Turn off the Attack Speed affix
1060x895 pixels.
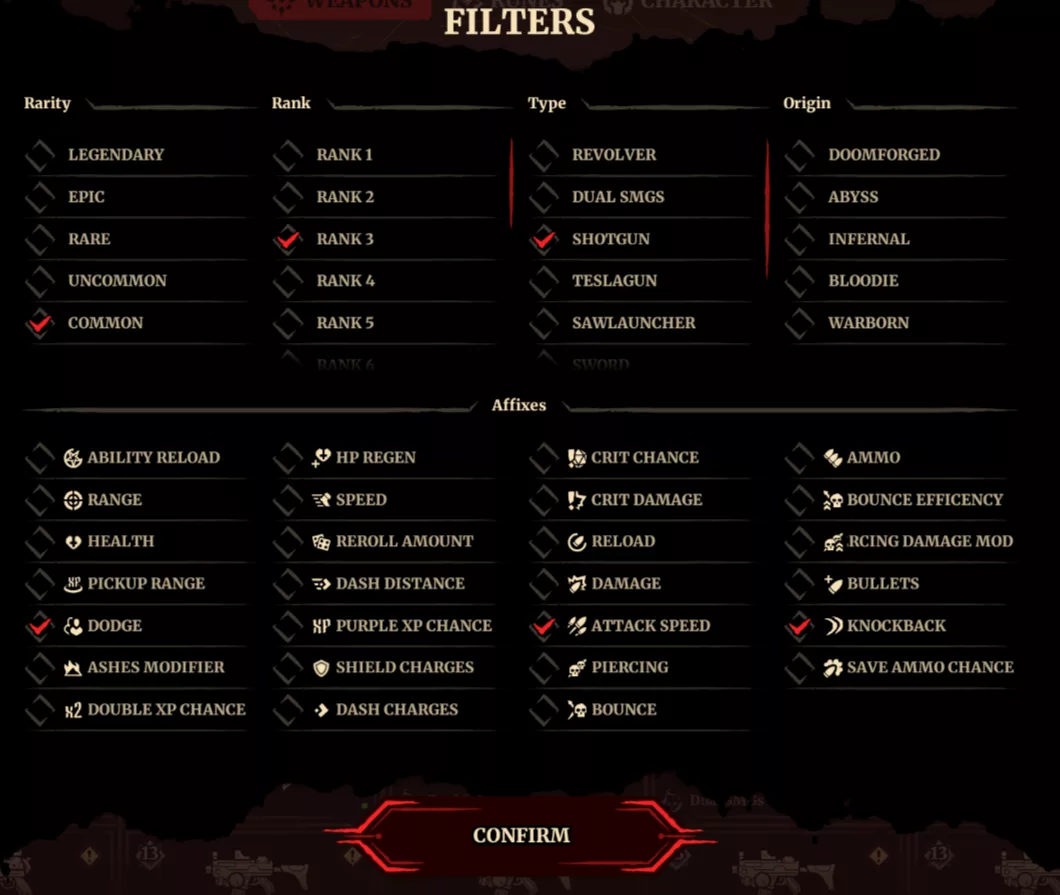tap(544, 626)
